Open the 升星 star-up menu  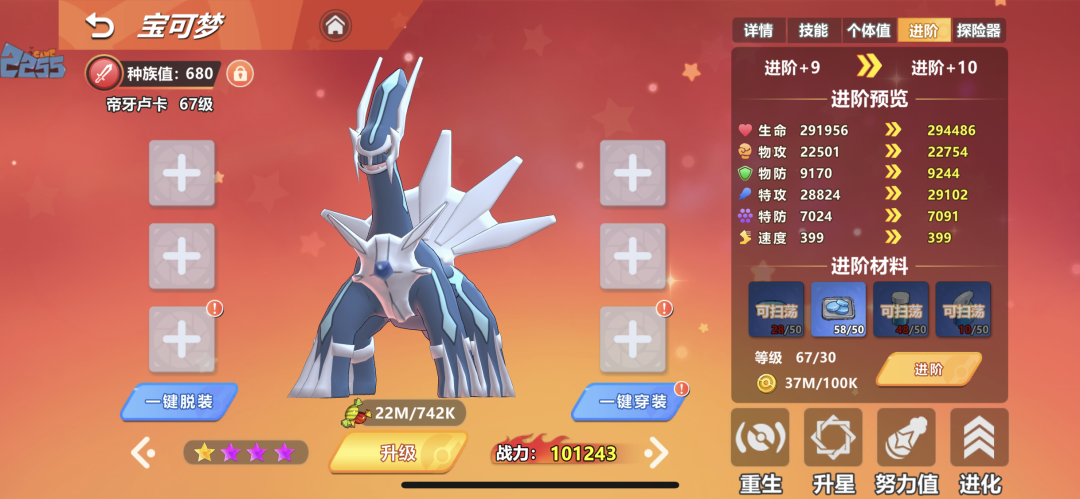833,452
